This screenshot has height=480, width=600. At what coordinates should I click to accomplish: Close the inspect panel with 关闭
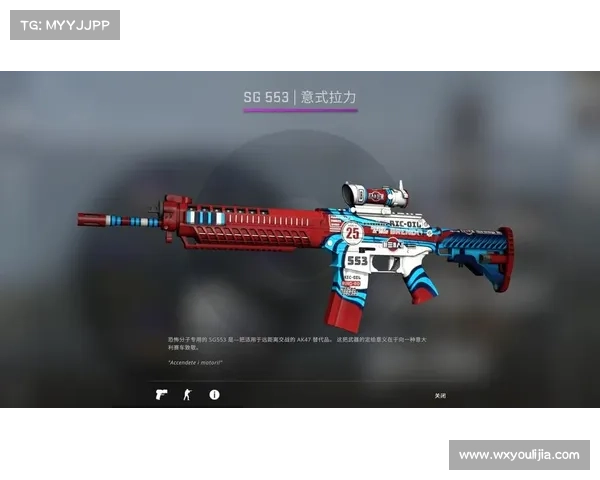(440, 396)
